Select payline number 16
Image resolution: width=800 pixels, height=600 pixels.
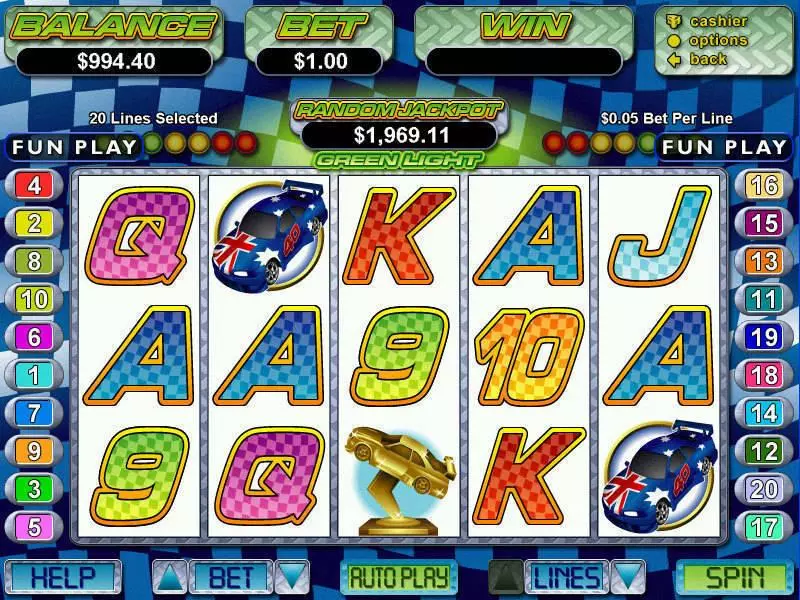(x=764, y=185)
